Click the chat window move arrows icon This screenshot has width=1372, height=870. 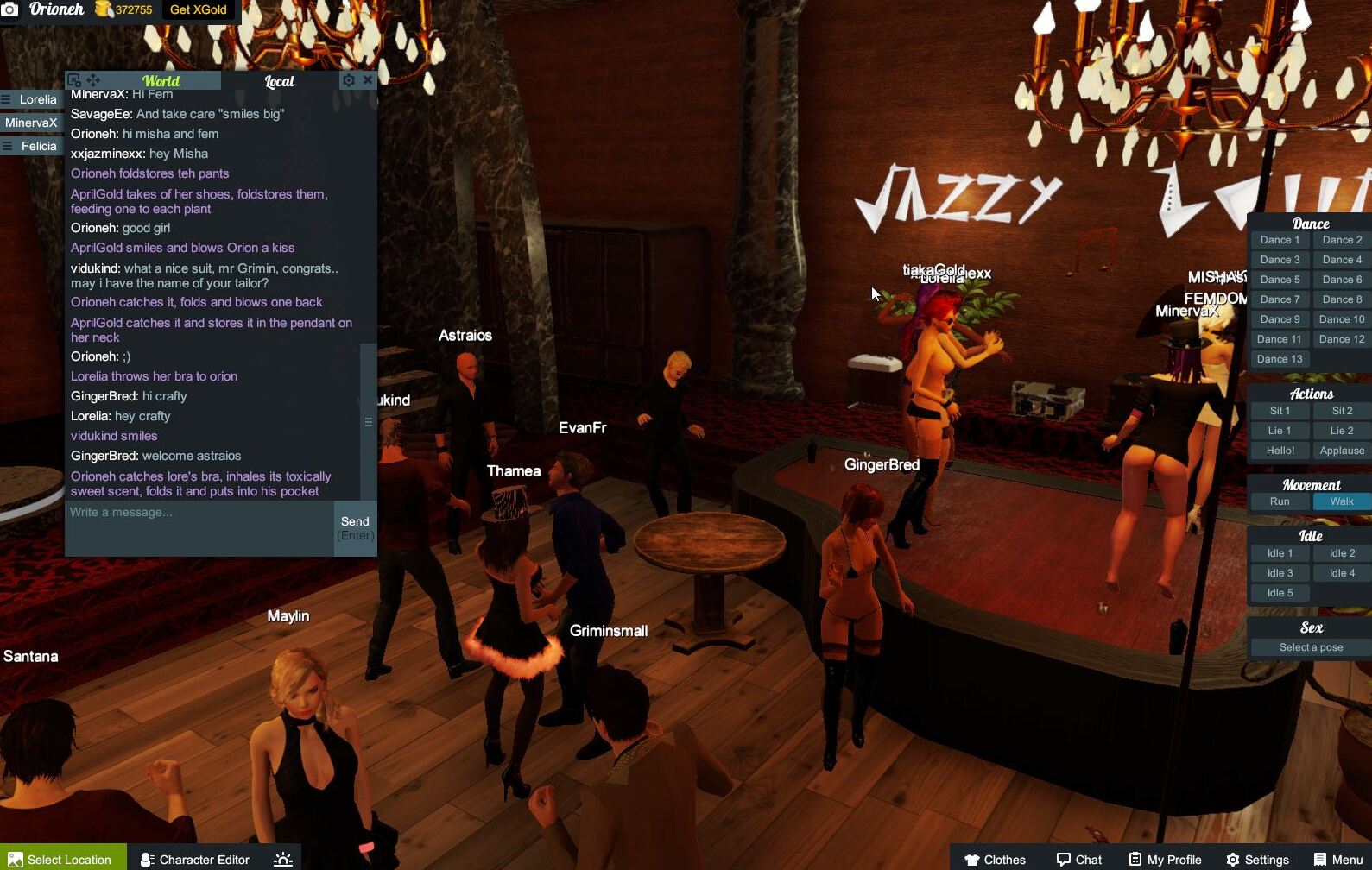tap(92, 80)
